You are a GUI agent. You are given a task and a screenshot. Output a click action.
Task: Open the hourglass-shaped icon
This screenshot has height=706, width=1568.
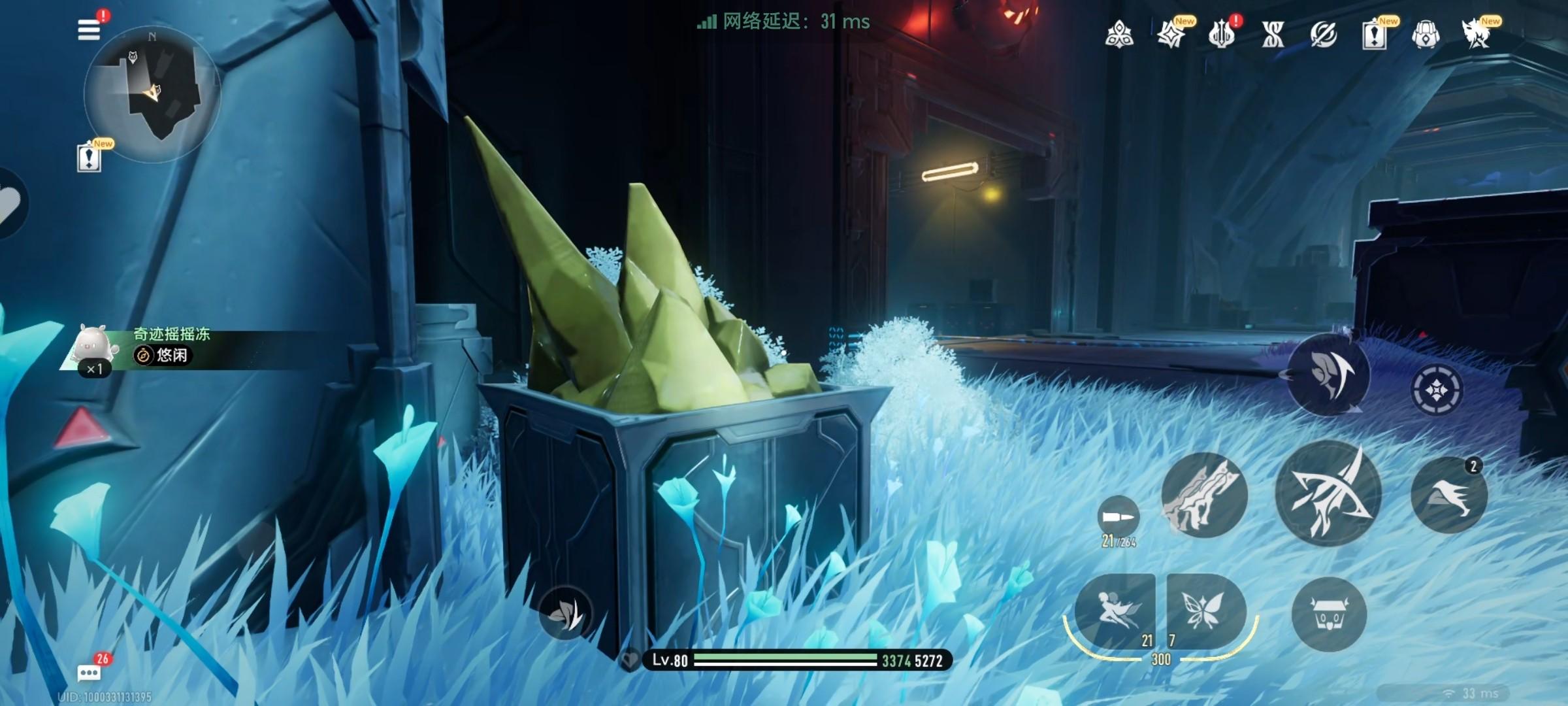[1273, 34]
